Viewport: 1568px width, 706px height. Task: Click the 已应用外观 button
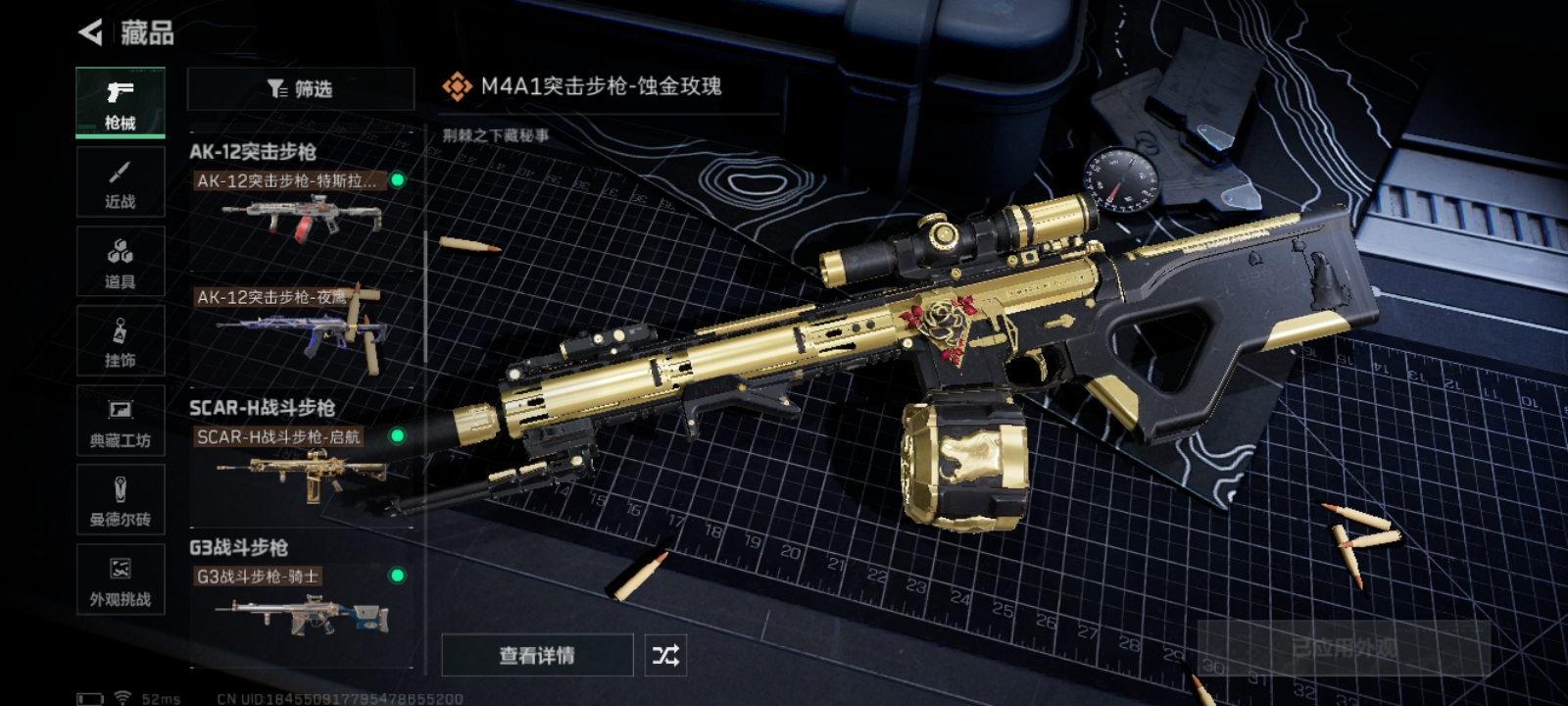click(x=1344, y=648)
